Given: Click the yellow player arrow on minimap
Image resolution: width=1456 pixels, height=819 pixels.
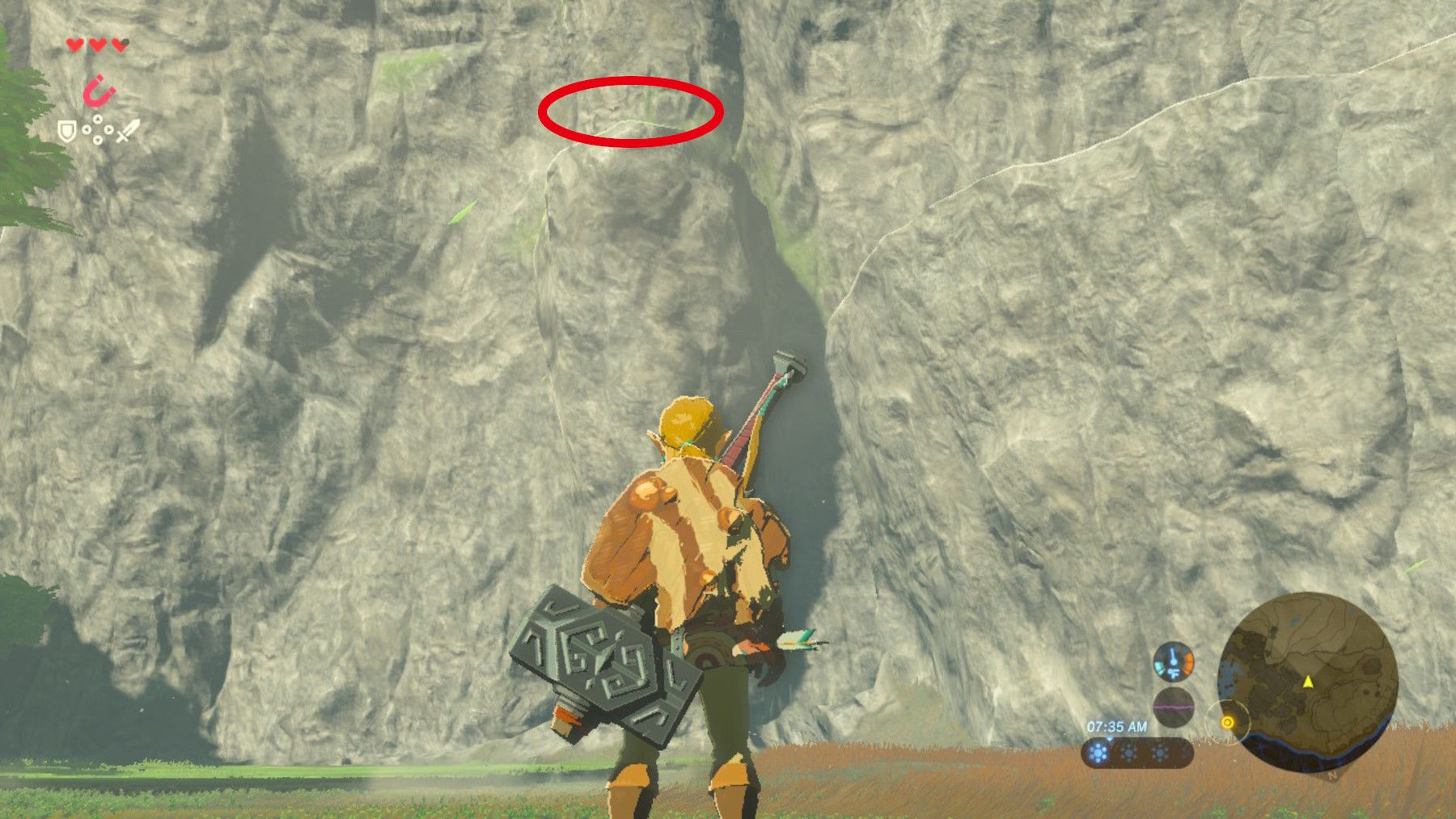Looking at the screenshot, I should pyautogui.click(x=1308, y=682).
